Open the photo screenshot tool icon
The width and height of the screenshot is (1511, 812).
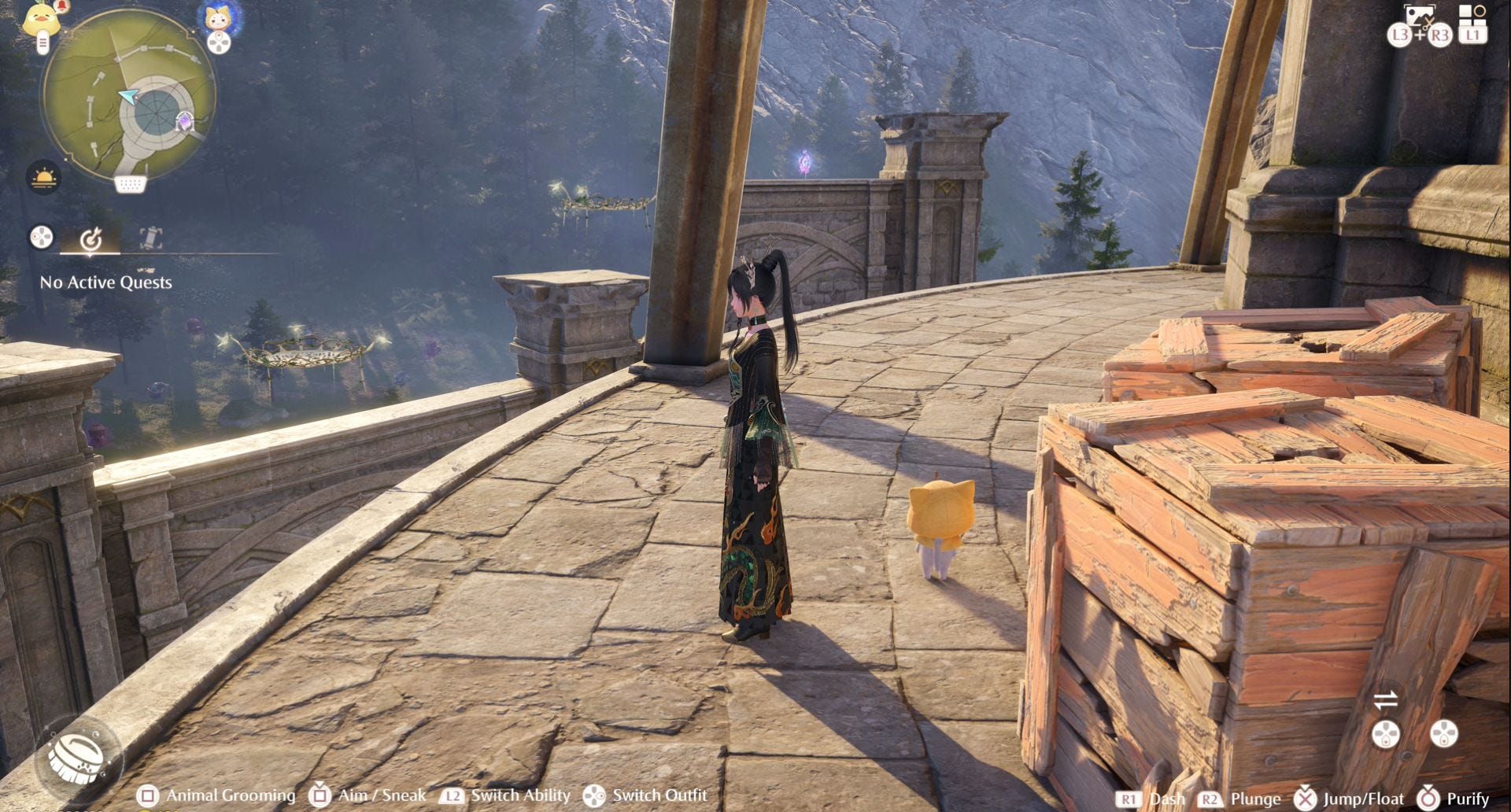(1419, 17)
